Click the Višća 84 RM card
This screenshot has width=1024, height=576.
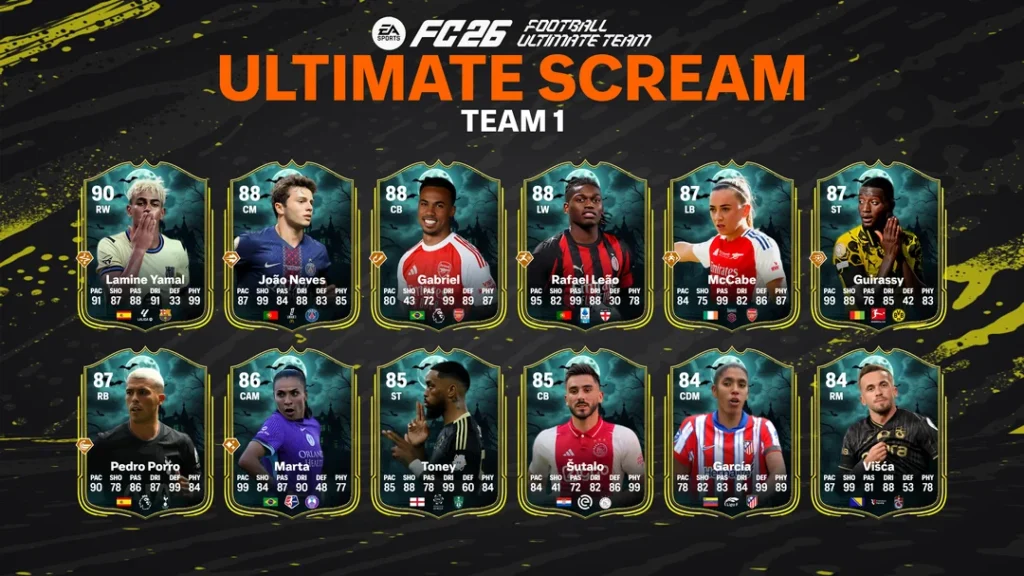click(x=879, y=432)
